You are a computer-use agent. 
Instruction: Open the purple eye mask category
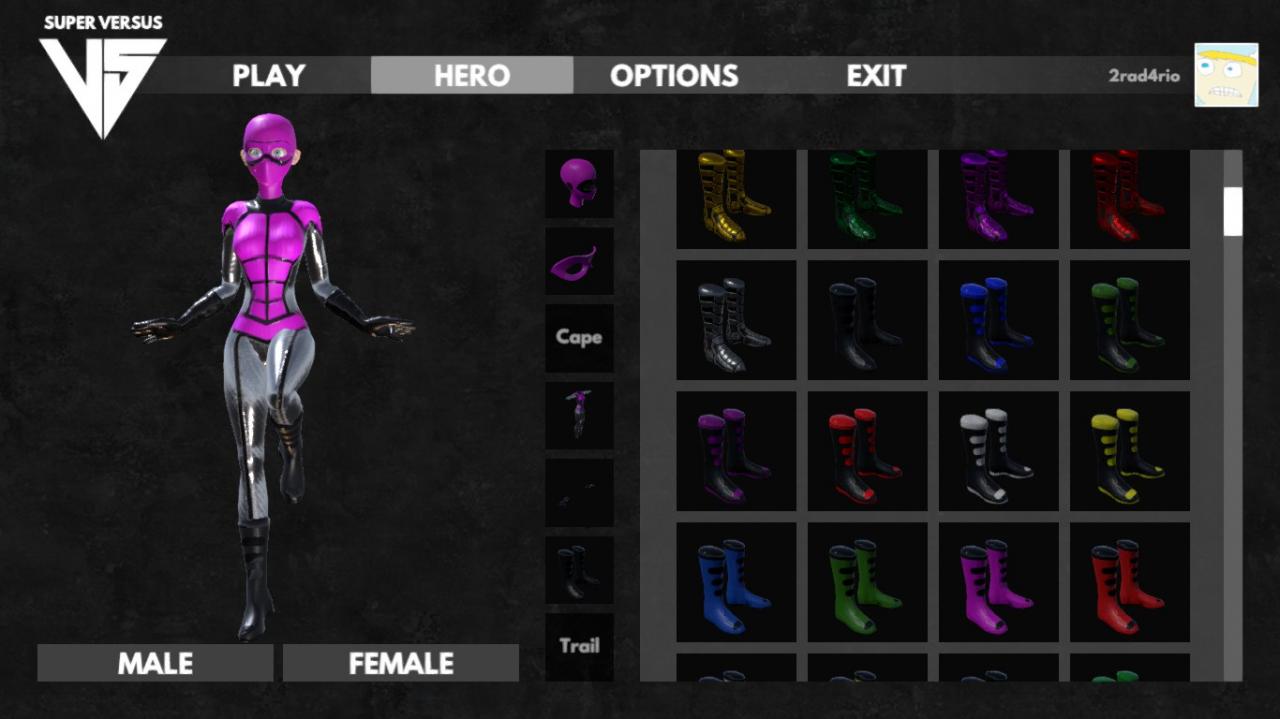point(579,261)
